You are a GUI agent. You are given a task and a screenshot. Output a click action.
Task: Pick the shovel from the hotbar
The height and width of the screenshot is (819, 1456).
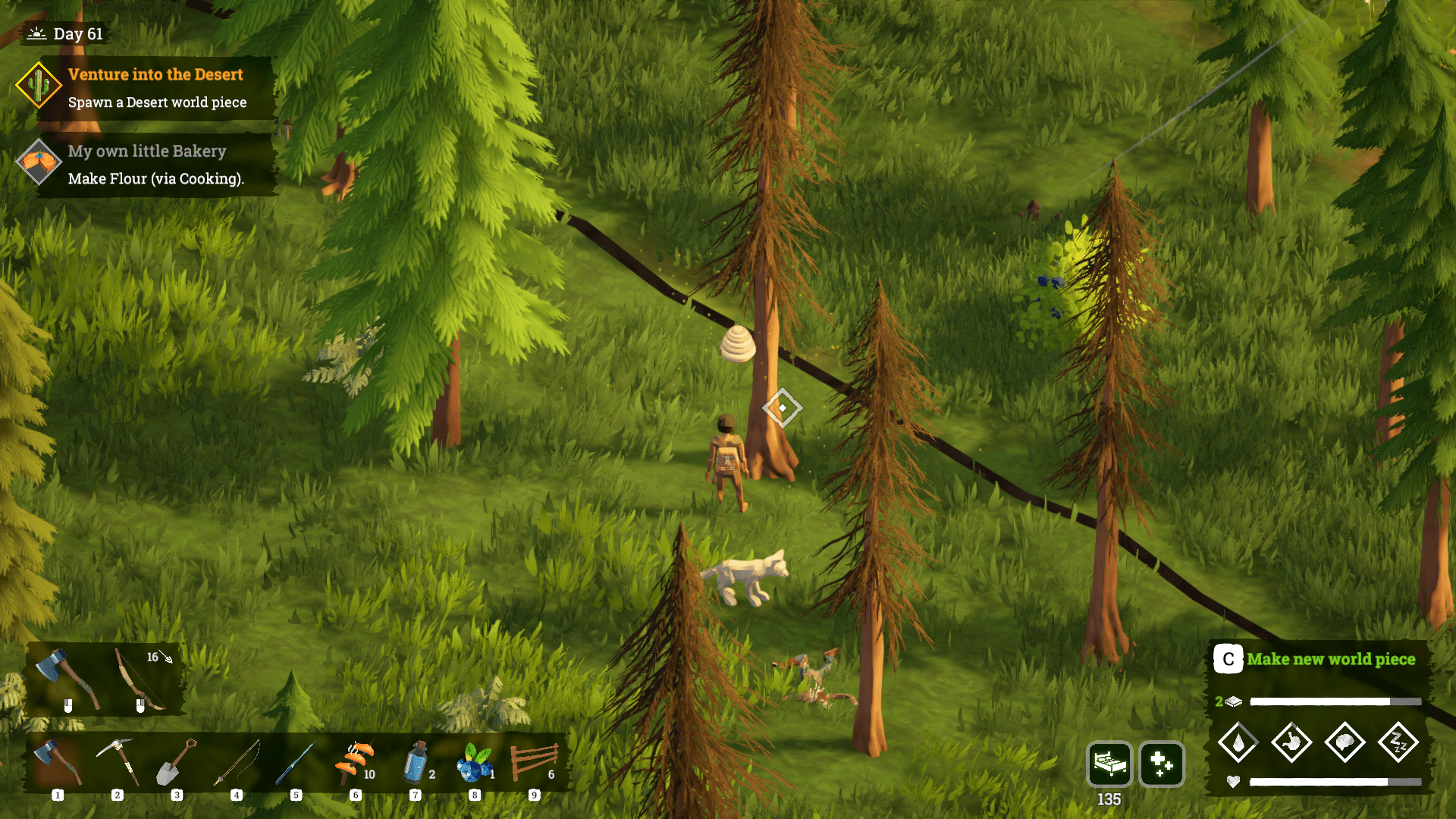pyautogui.click(x=177, y=762)
